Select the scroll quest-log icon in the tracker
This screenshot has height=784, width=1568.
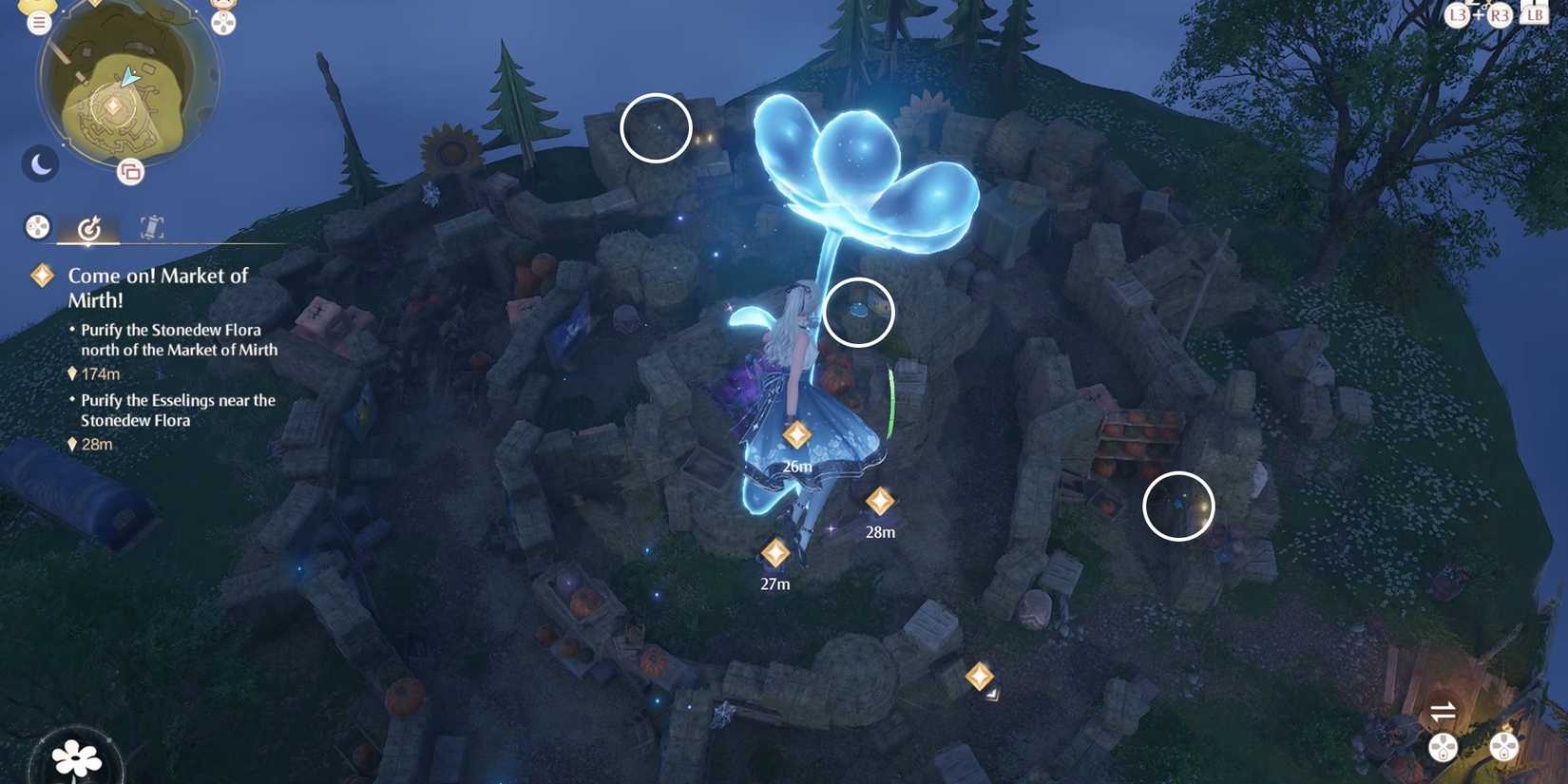tap(152, 228)
